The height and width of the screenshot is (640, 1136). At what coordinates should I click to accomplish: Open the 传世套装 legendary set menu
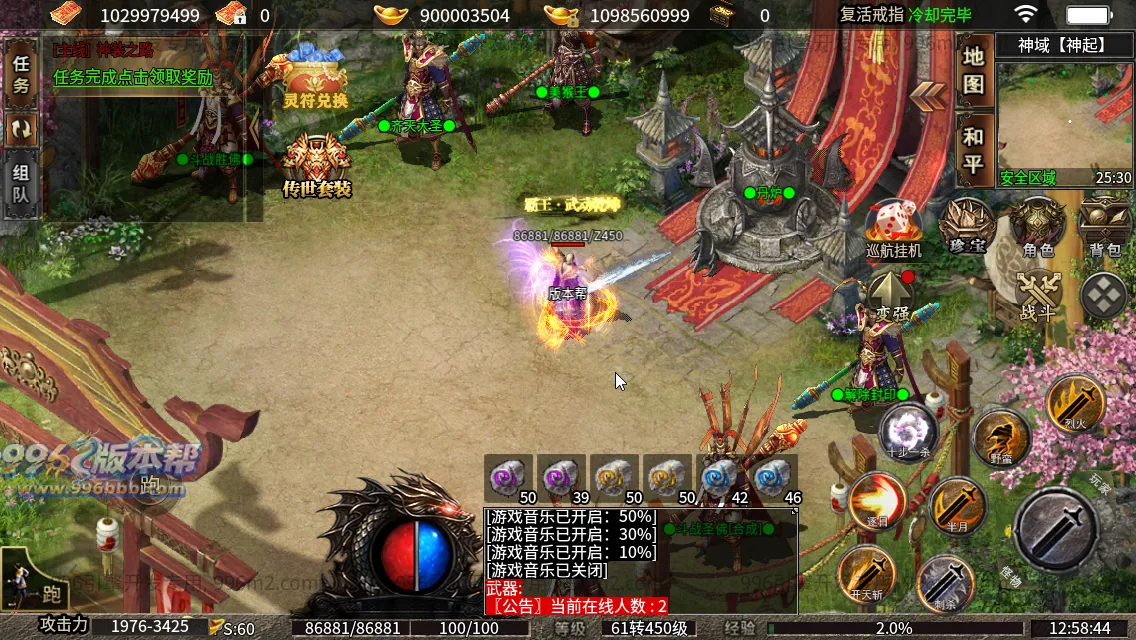point(316,167)
